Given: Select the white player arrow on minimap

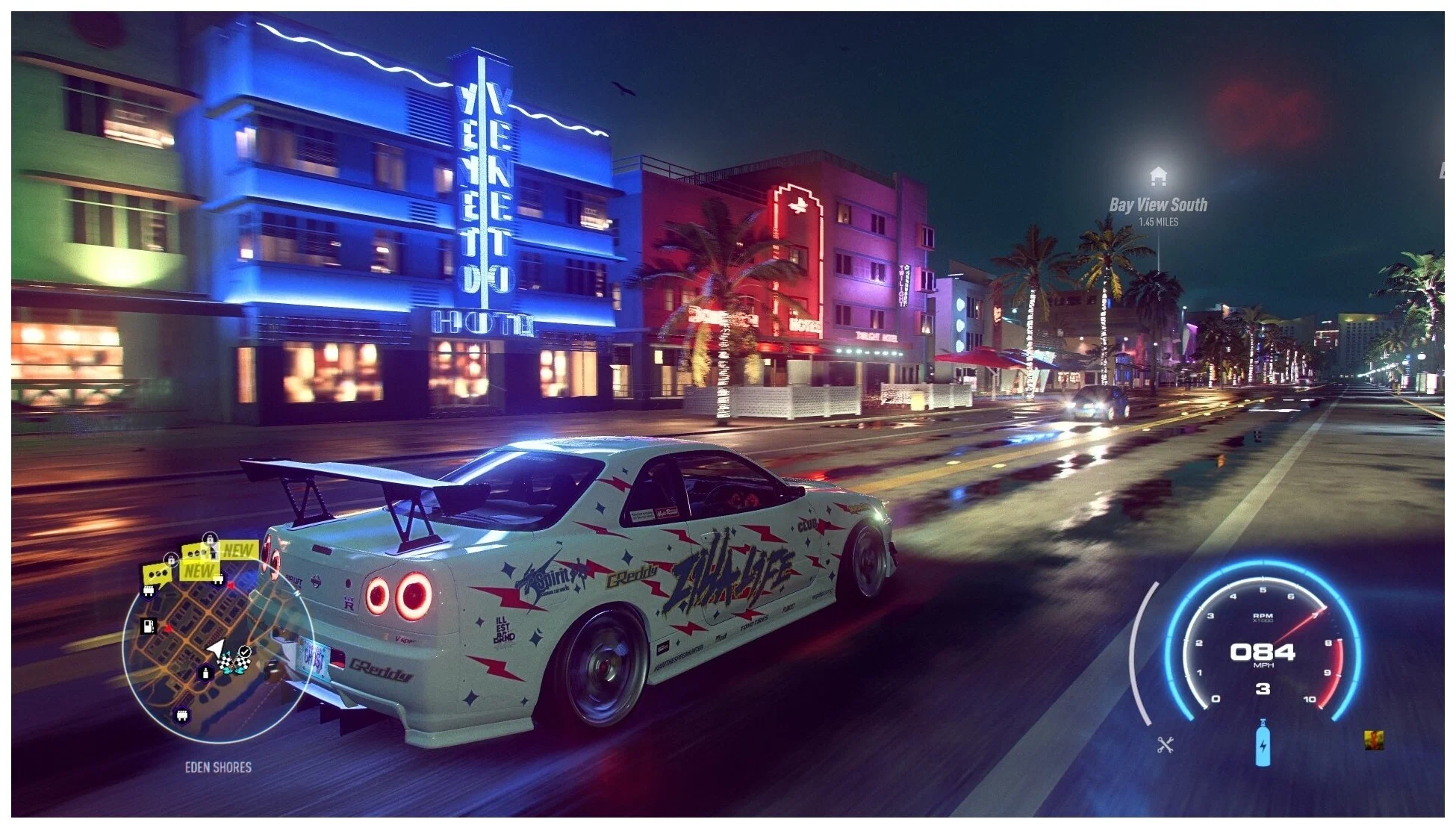Looking at the screenshot, I should 216,647.
